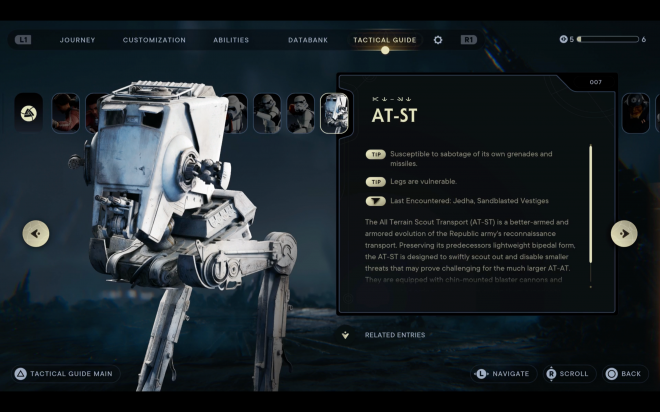
Task: Select the Tactical Guide tab
Action: pyautogui.click(x=384, y=40)
